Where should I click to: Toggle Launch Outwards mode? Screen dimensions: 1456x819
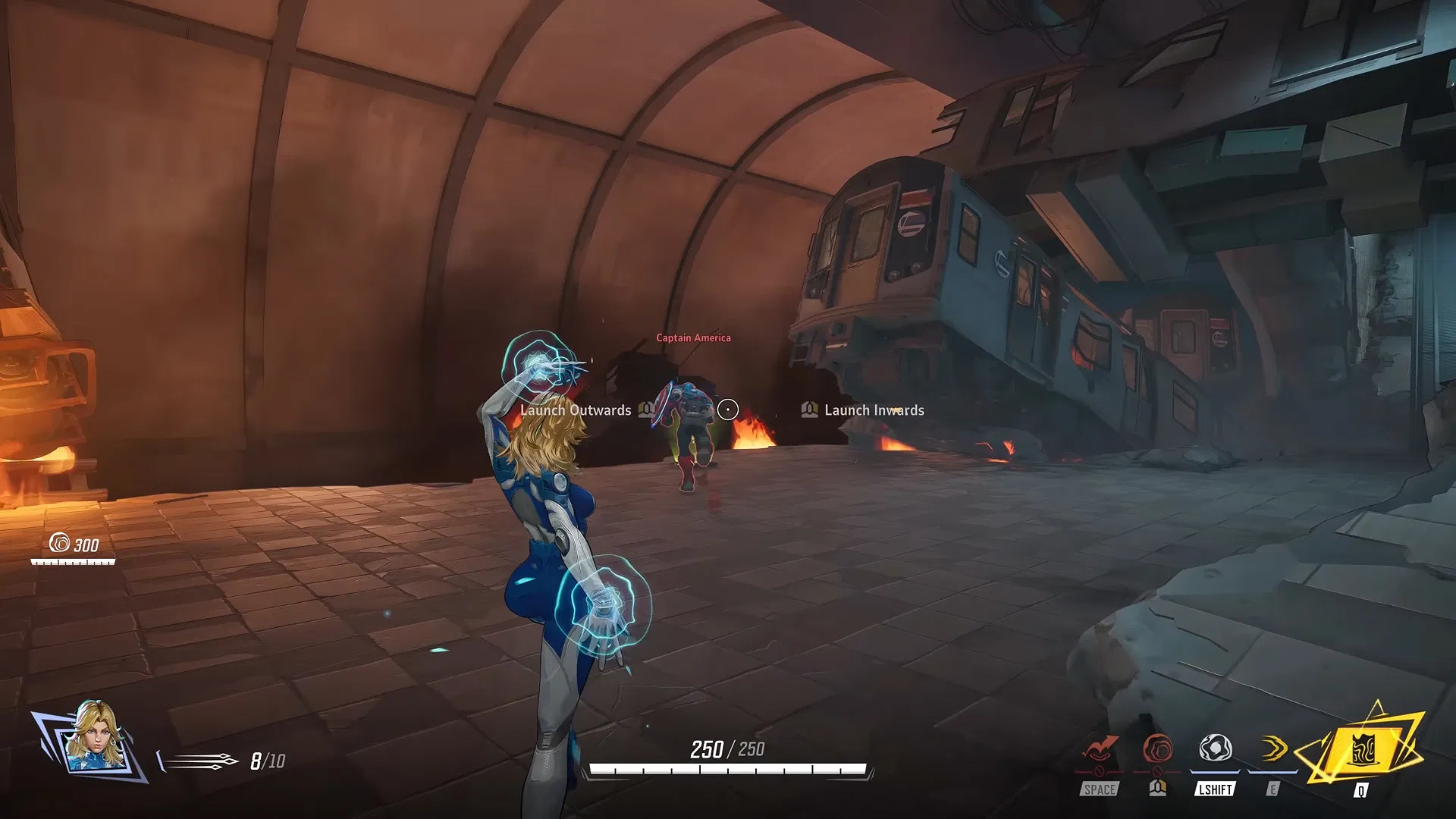tap(575, 410)
